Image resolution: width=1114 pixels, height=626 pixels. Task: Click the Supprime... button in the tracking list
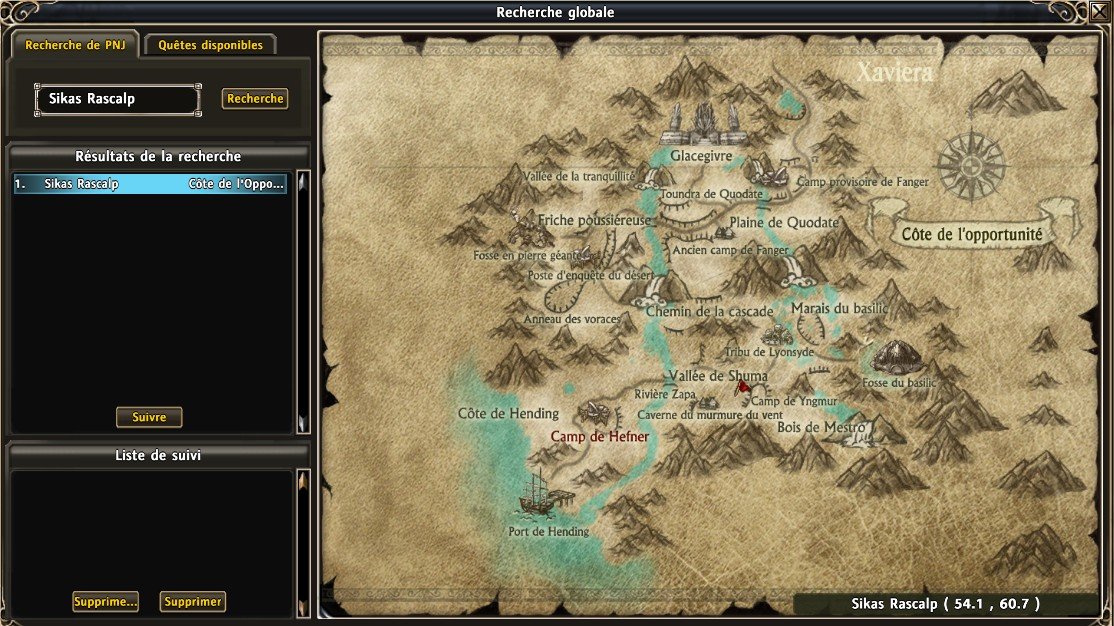coord(105,602)
